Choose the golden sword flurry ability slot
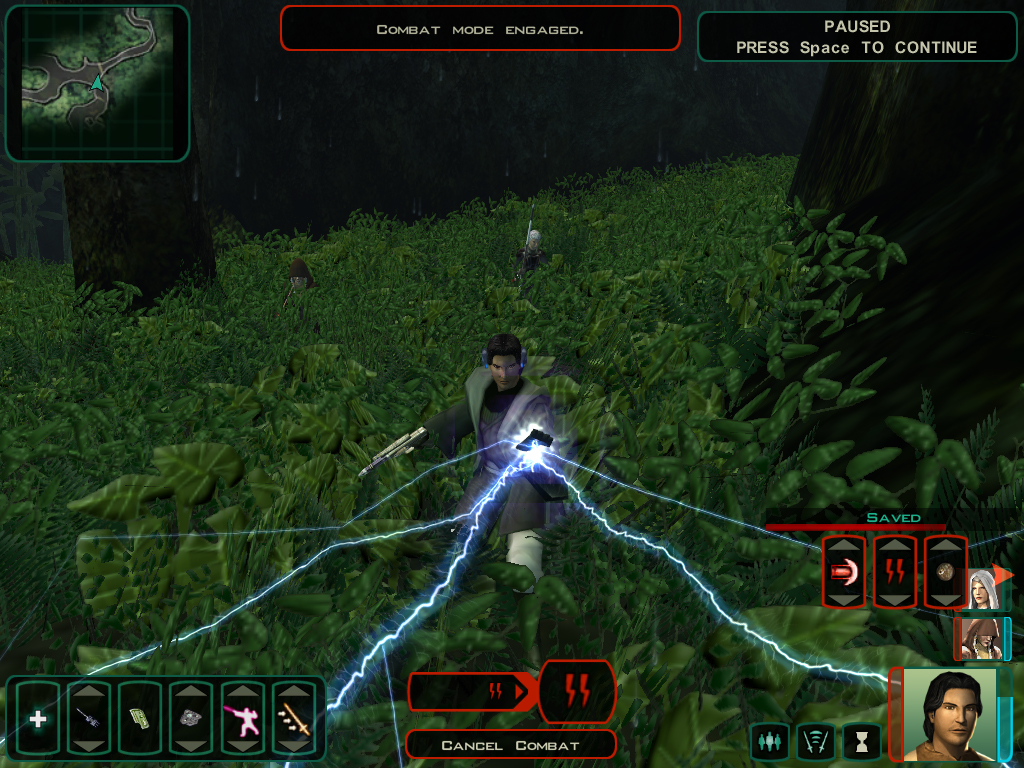The height and width of the screenshot is (768, 1024). pos(293,718)
